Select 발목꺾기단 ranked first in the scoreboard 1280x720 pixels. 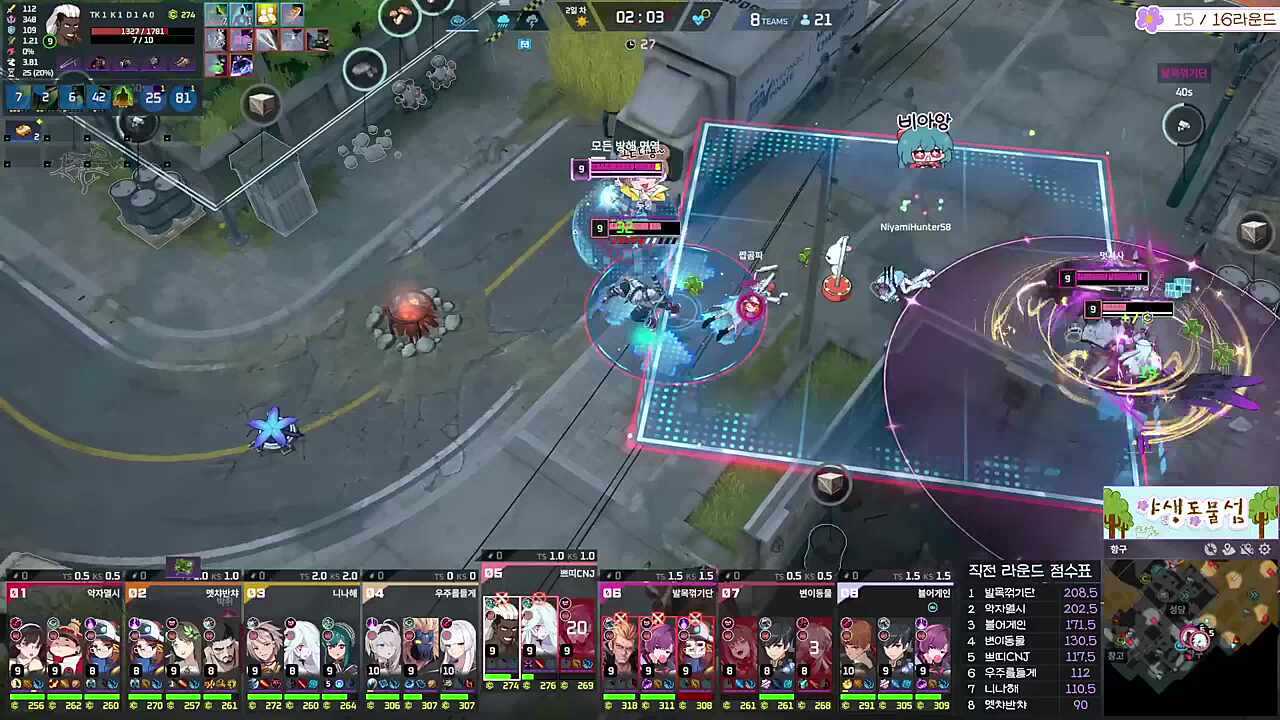[1010, 592]
